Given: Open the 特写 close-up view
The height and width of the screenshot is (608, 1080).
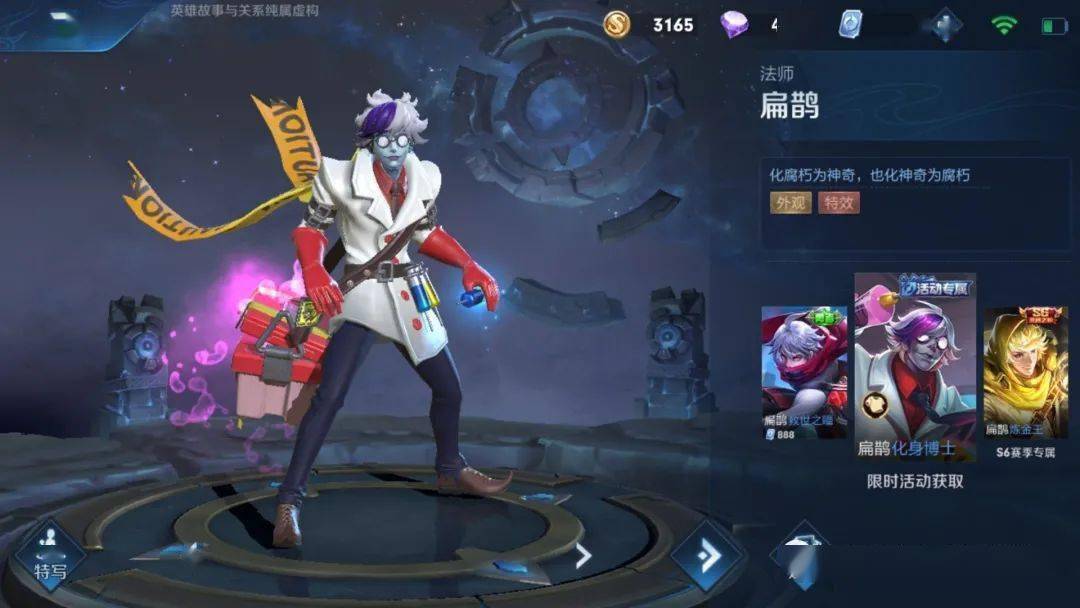Looking at the screenshot, I should [49, 555].
